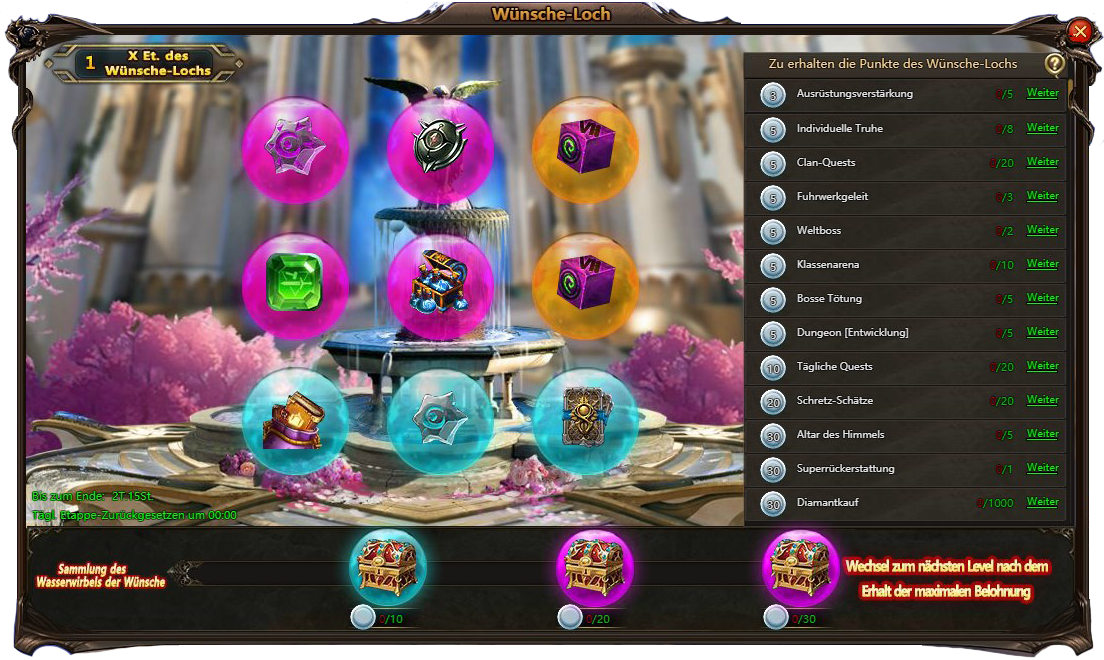Click Weiter beside Bosse Tötung
The image size is (1104, 660).
pyautogui.click(x=1042, y=298)
